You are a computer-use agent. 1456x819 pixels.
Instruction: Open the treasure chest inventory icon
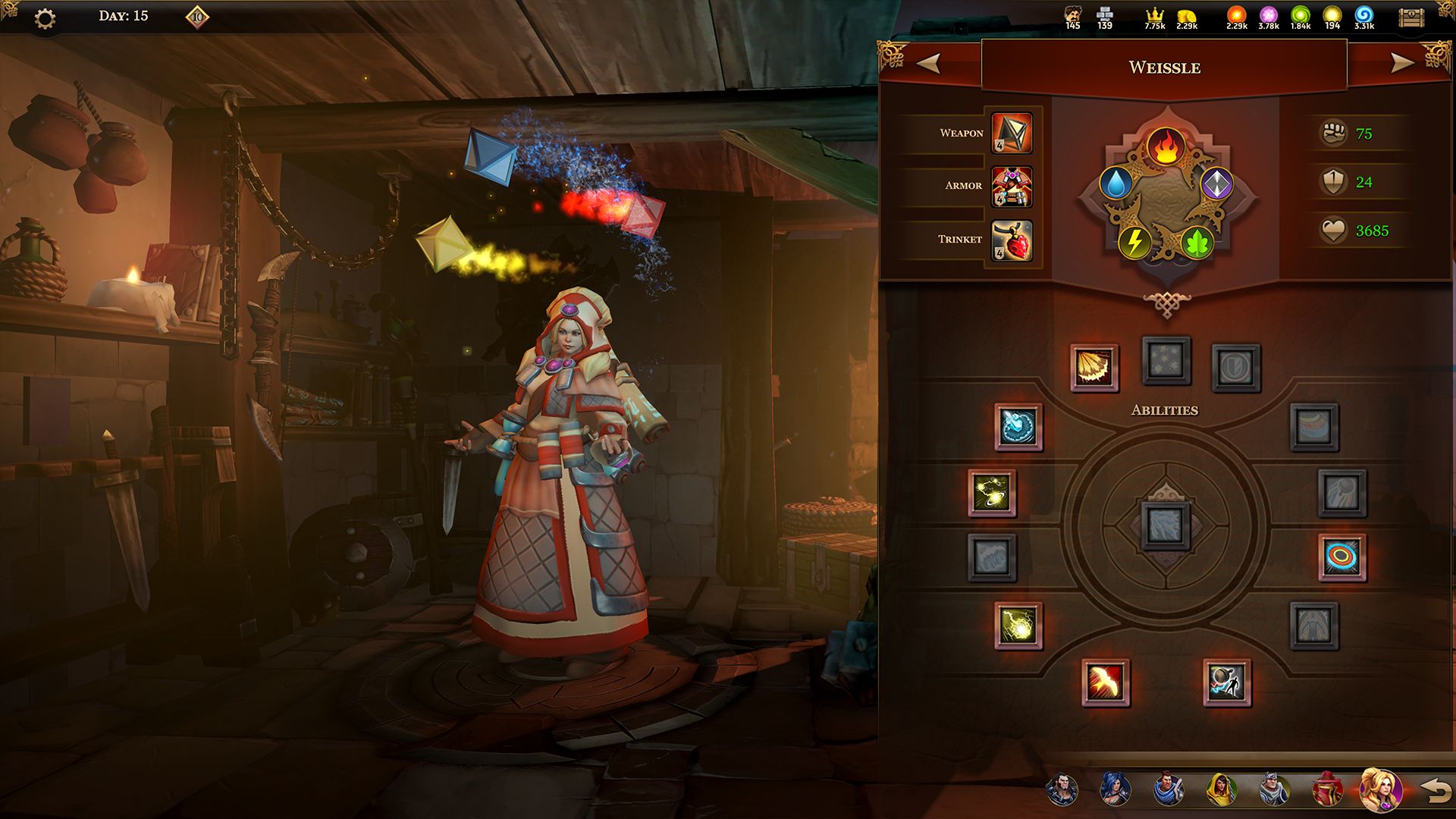coord(1411,18)
